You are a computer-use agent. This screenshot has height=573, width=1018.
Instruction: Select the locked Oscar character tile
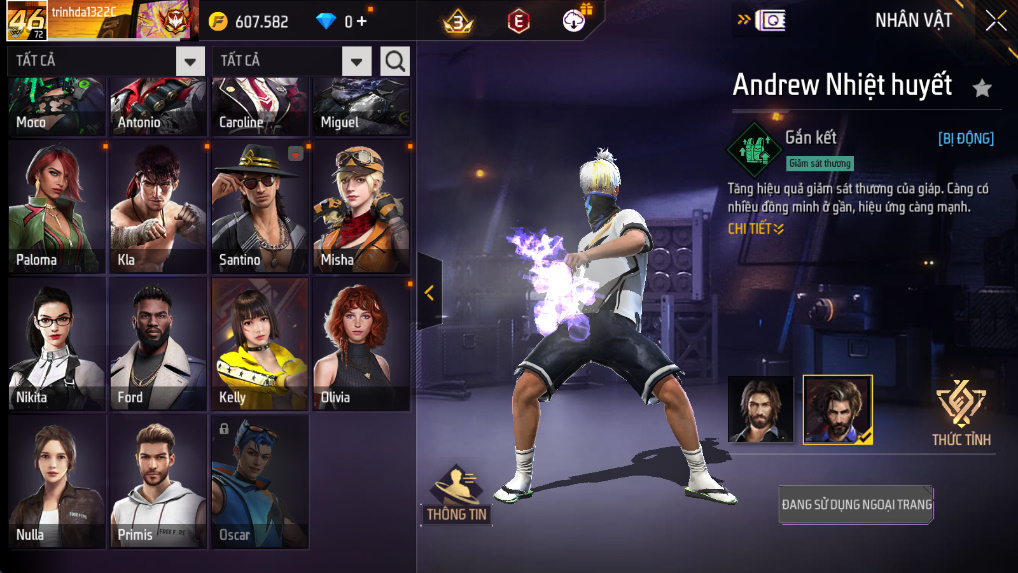[260, 481]
